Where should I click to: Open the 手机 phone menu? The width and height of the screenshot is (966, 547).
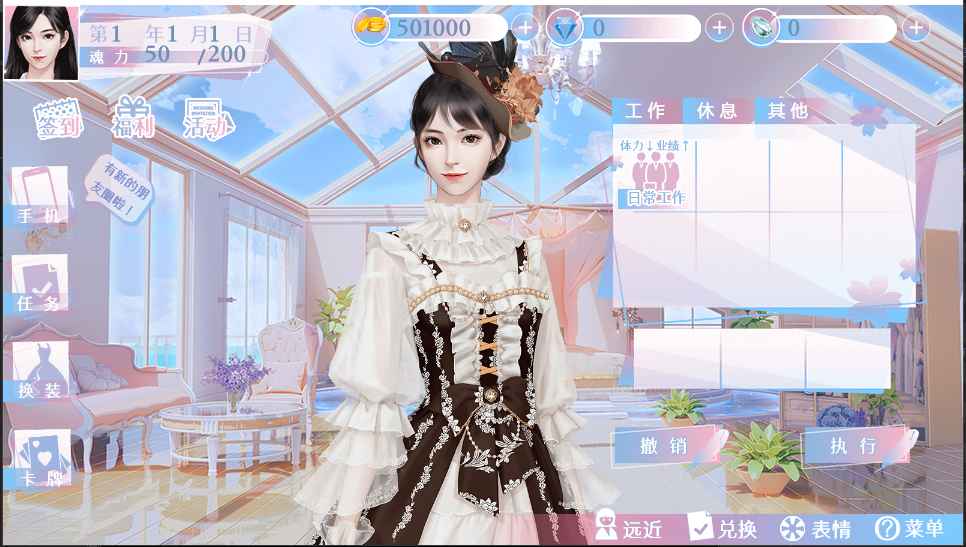(40, 196)
